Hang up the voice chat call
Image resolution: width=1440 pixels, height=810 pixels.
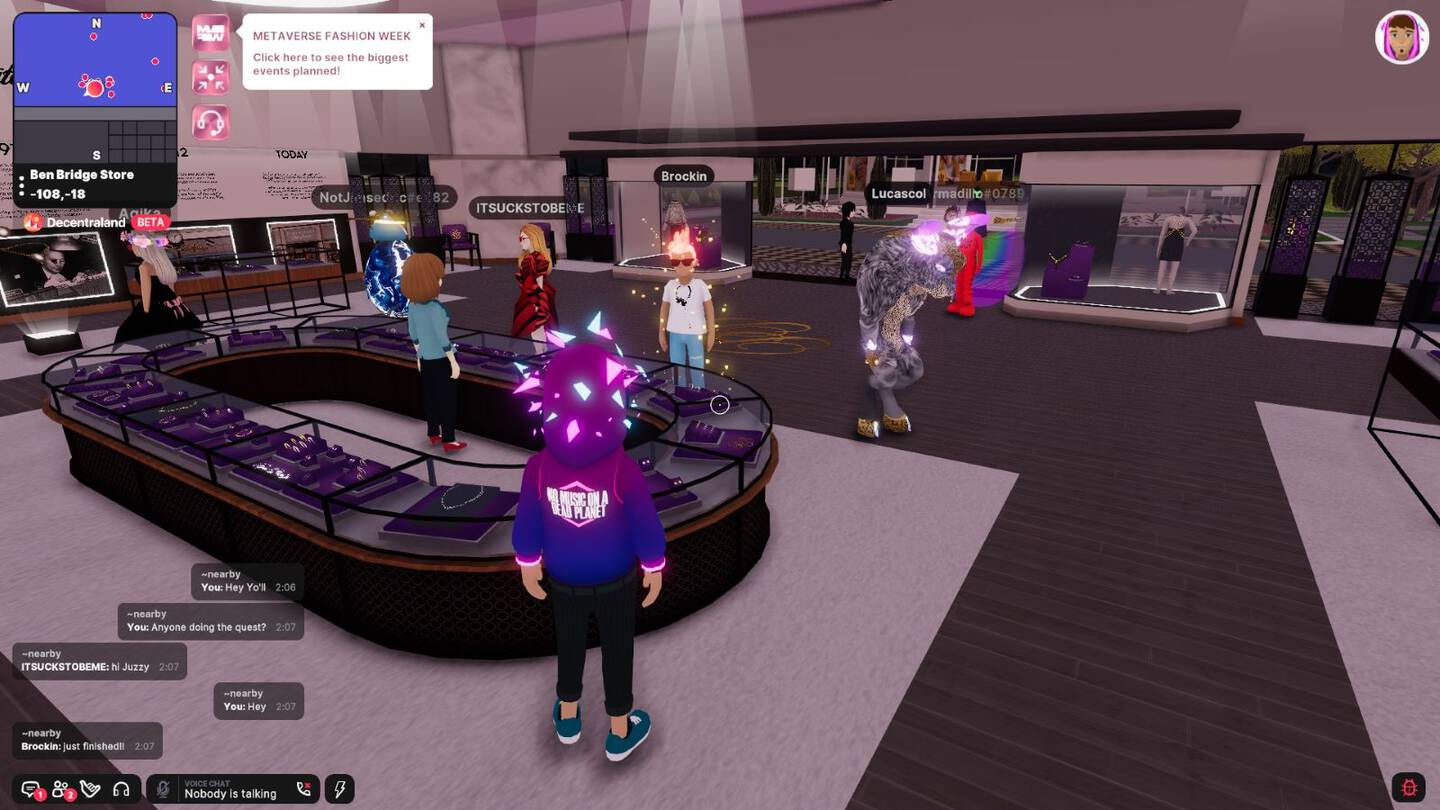pos(303,789)
